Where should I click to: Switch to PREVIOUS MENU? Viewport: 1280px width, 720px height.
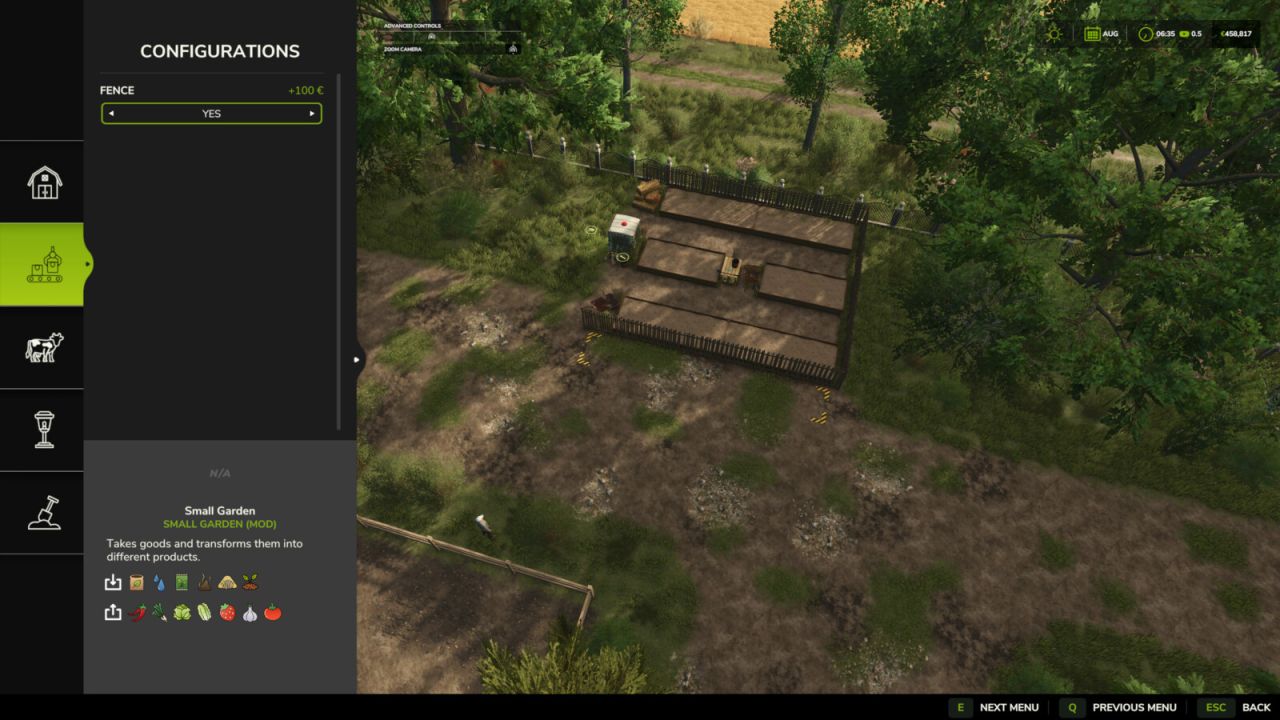pos(1134,707)
